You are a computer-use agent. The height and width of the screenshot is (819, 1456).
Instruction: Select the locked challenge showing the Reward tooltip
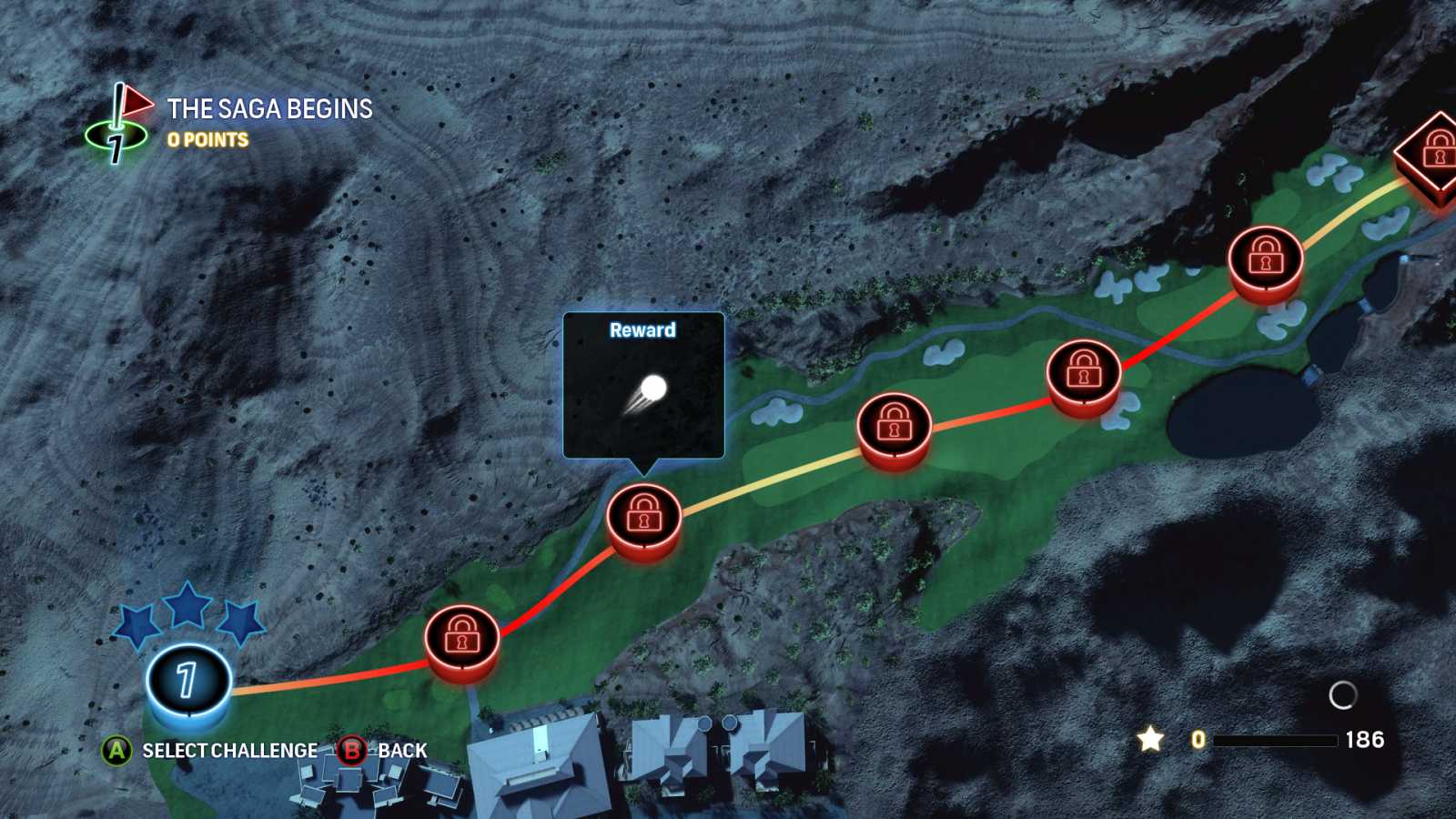(x=643, y=516)
